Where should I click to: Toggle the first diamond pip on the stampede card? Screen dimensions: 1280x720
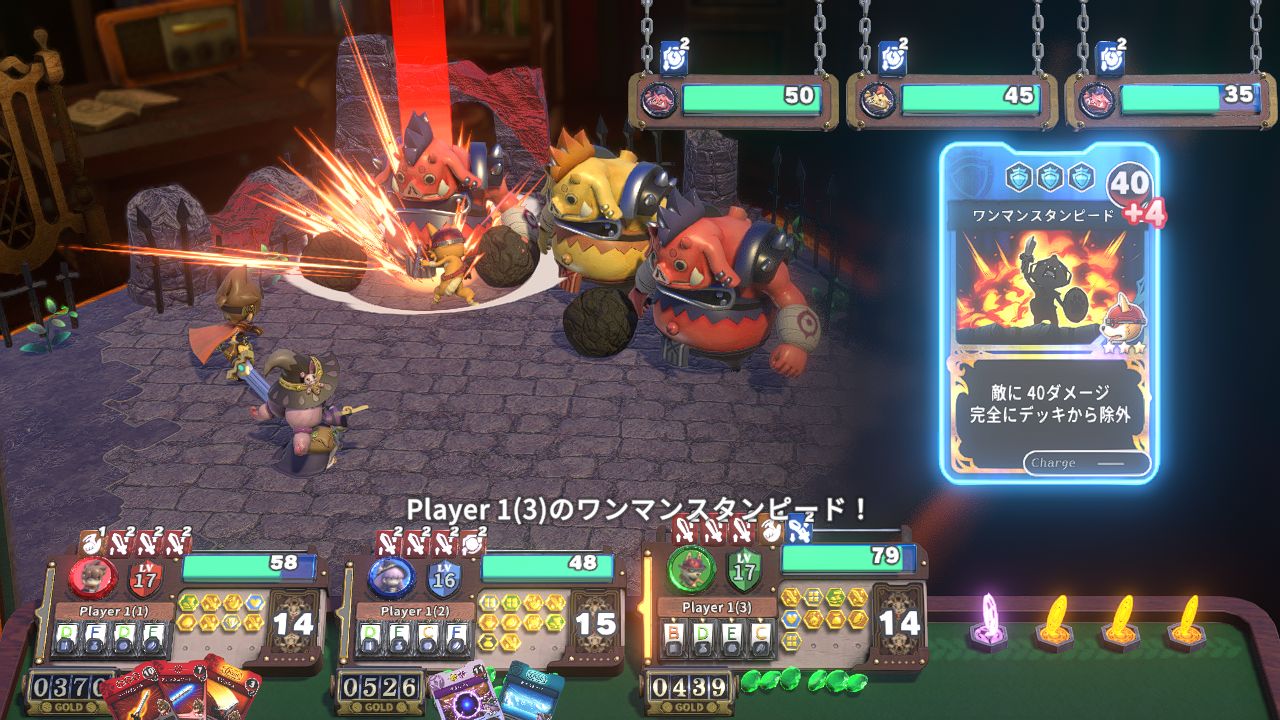tap(1017, 177)
